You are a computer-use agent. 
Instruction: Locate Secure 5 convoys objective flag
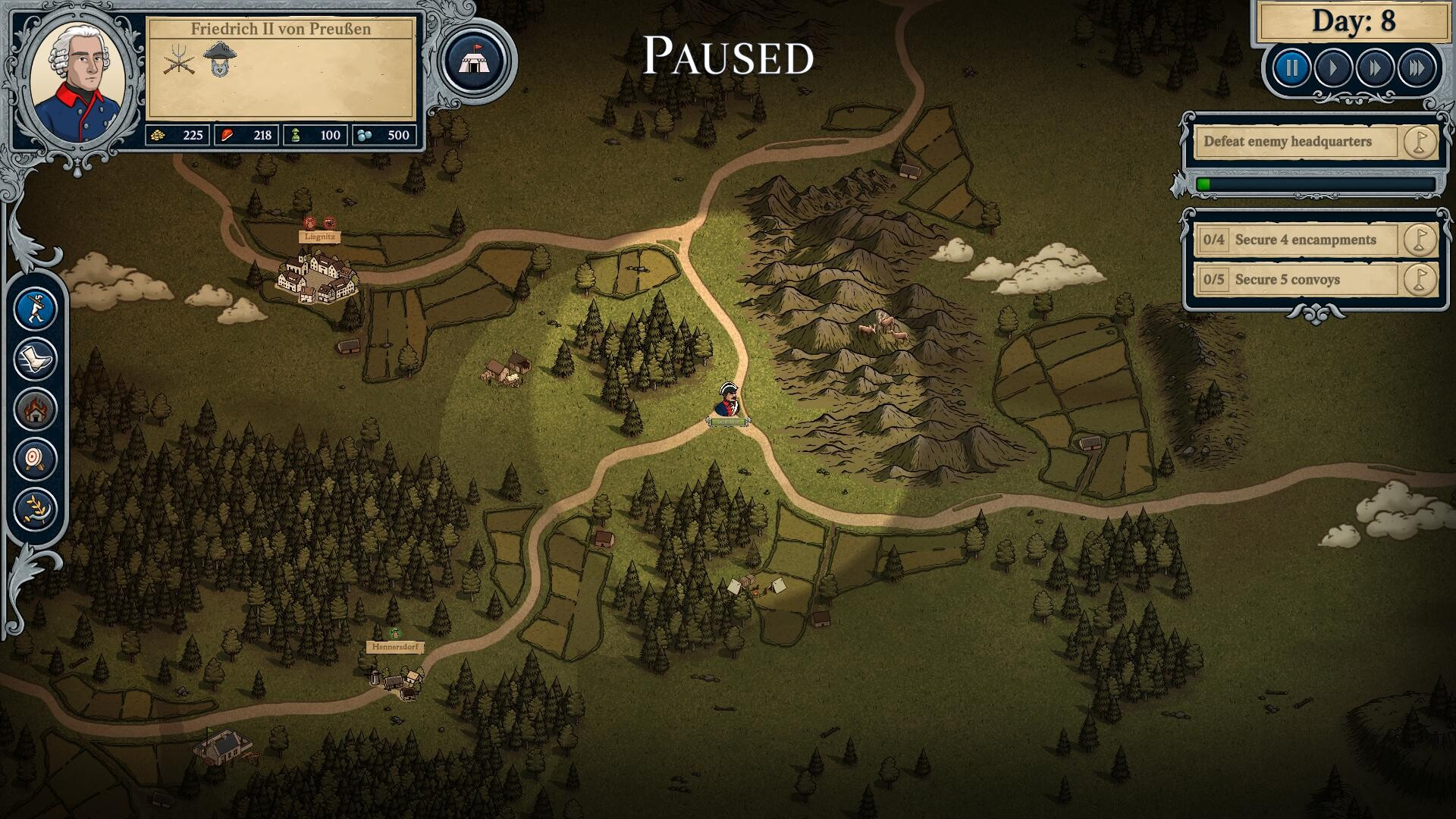pos(1419,280)
